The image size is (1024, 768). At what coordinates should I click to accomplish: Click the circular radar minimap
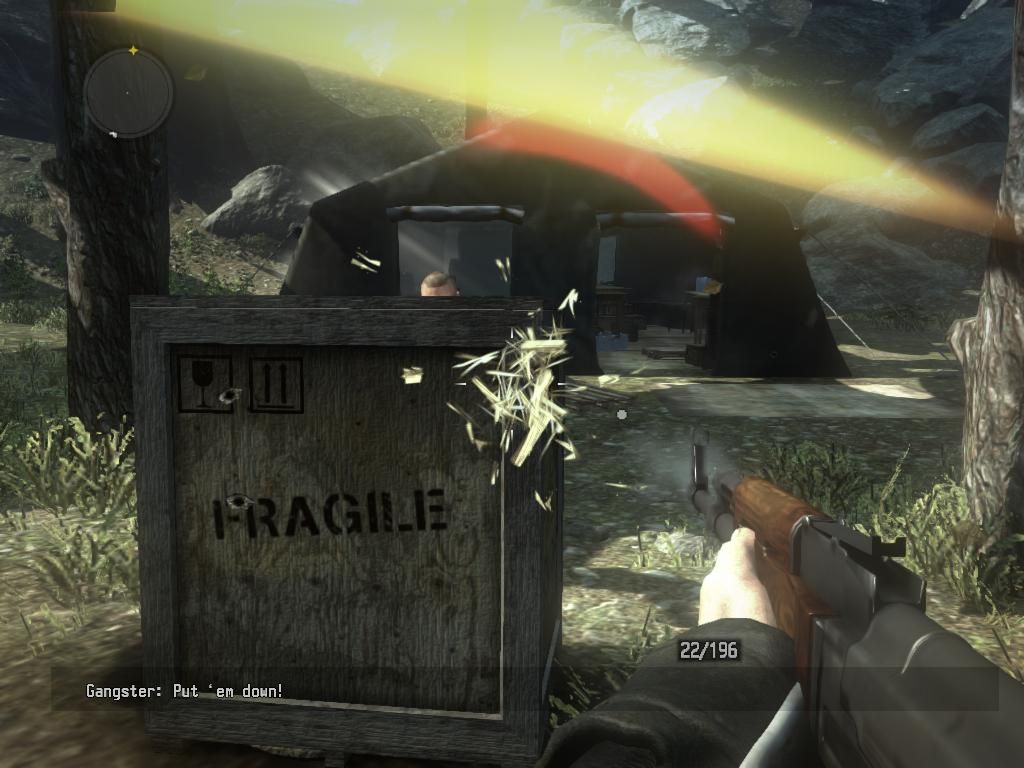pos(128,93)
